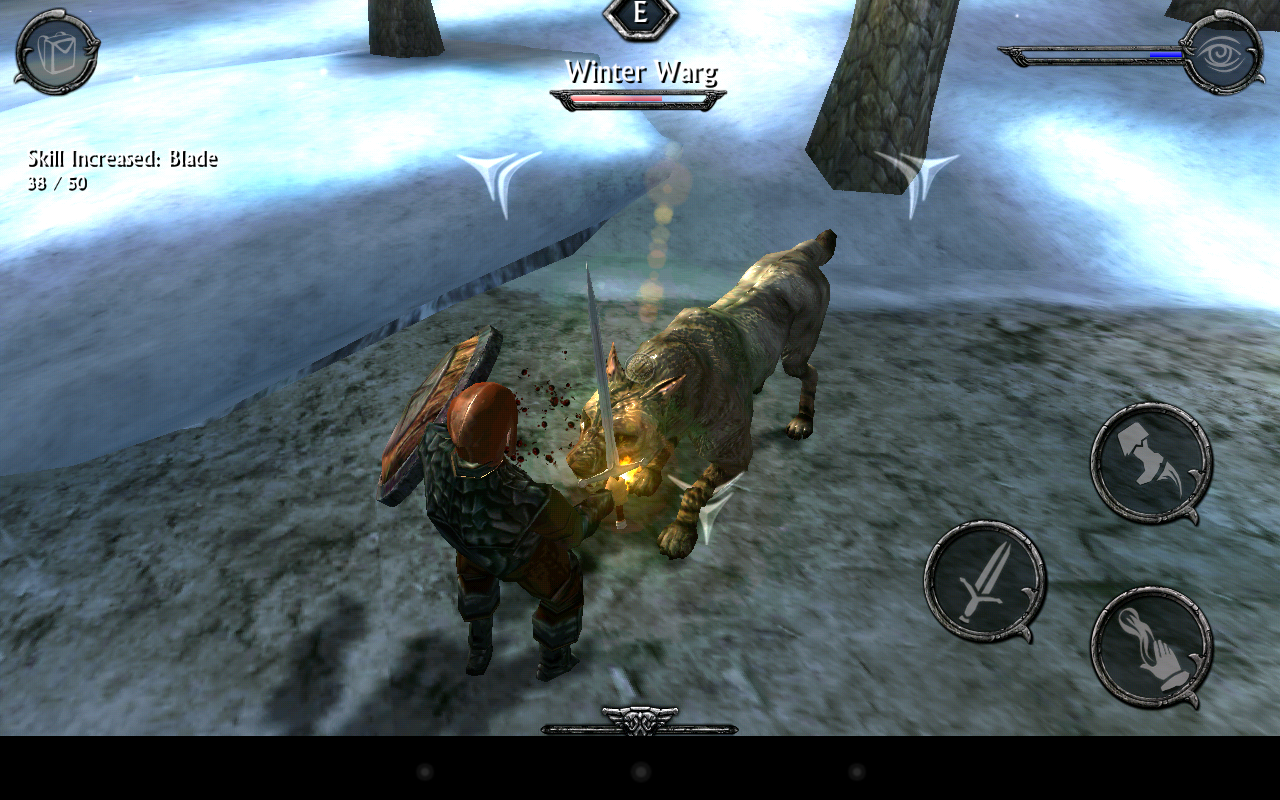Image resolution: width=1280 pixels, height=800 pixels.
Task: Select the Winter Warg name label
Action: (640, 72)
